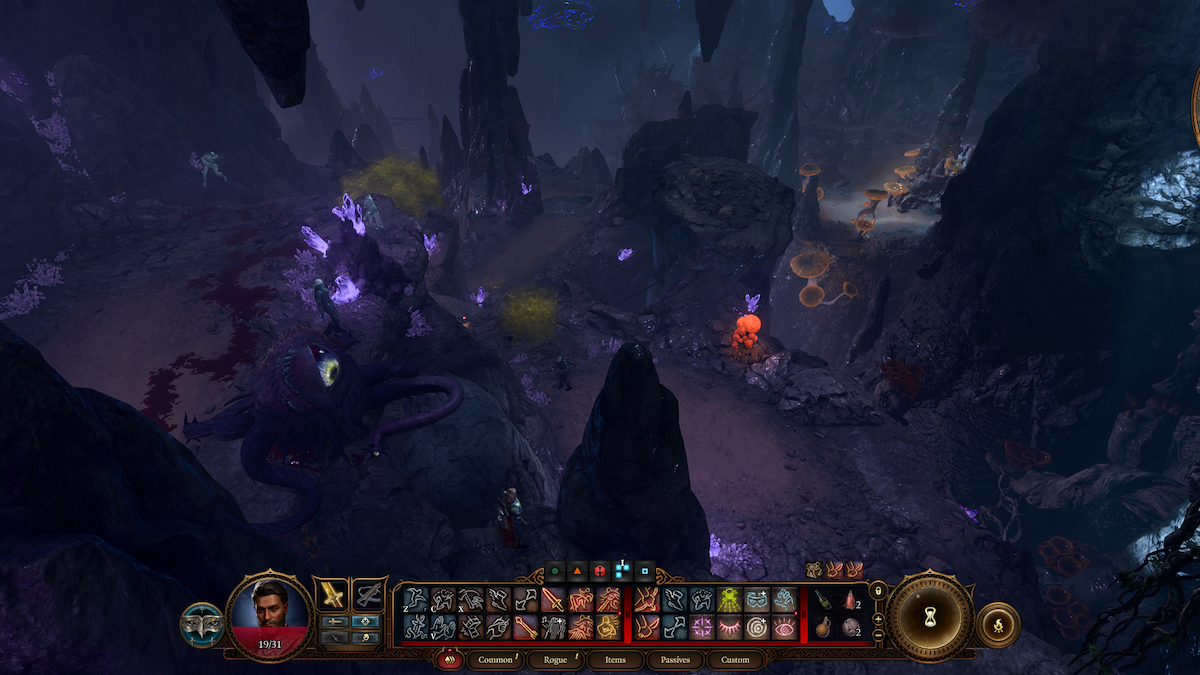Remove a hotbar row with the minus button
The width and height of the screenshot is (1200, 675).
878,635
